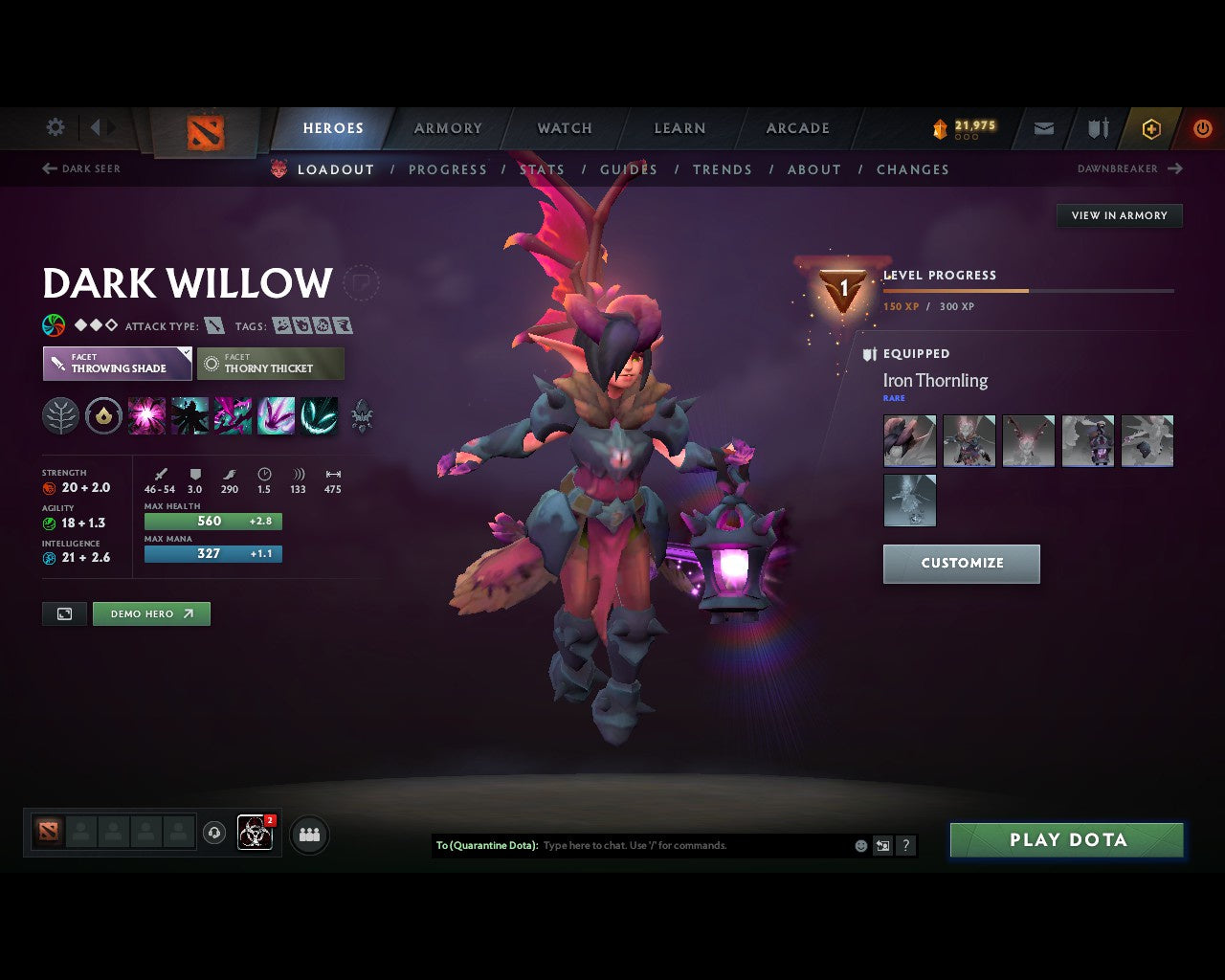The image size is (1225, 980).
Task: Open the Cursed Crown ability icon
Action: coord(233,415)
